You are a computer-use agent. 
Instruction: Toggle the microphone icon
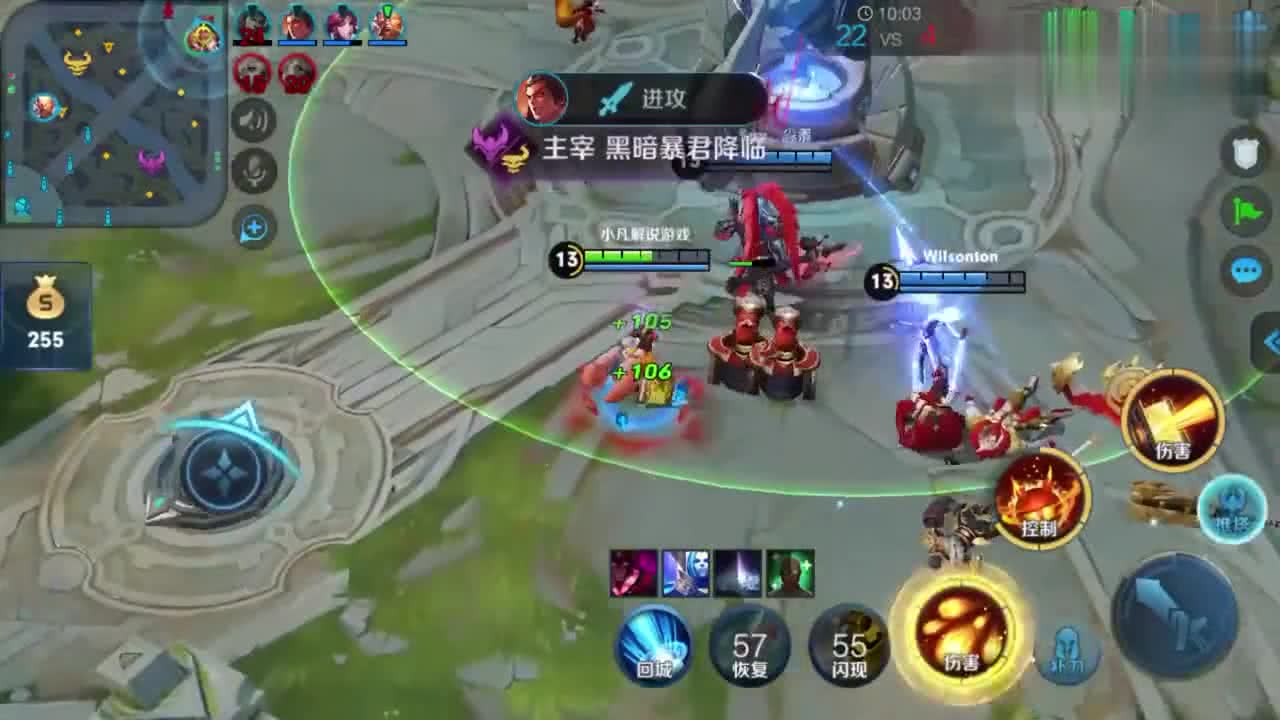254,171
